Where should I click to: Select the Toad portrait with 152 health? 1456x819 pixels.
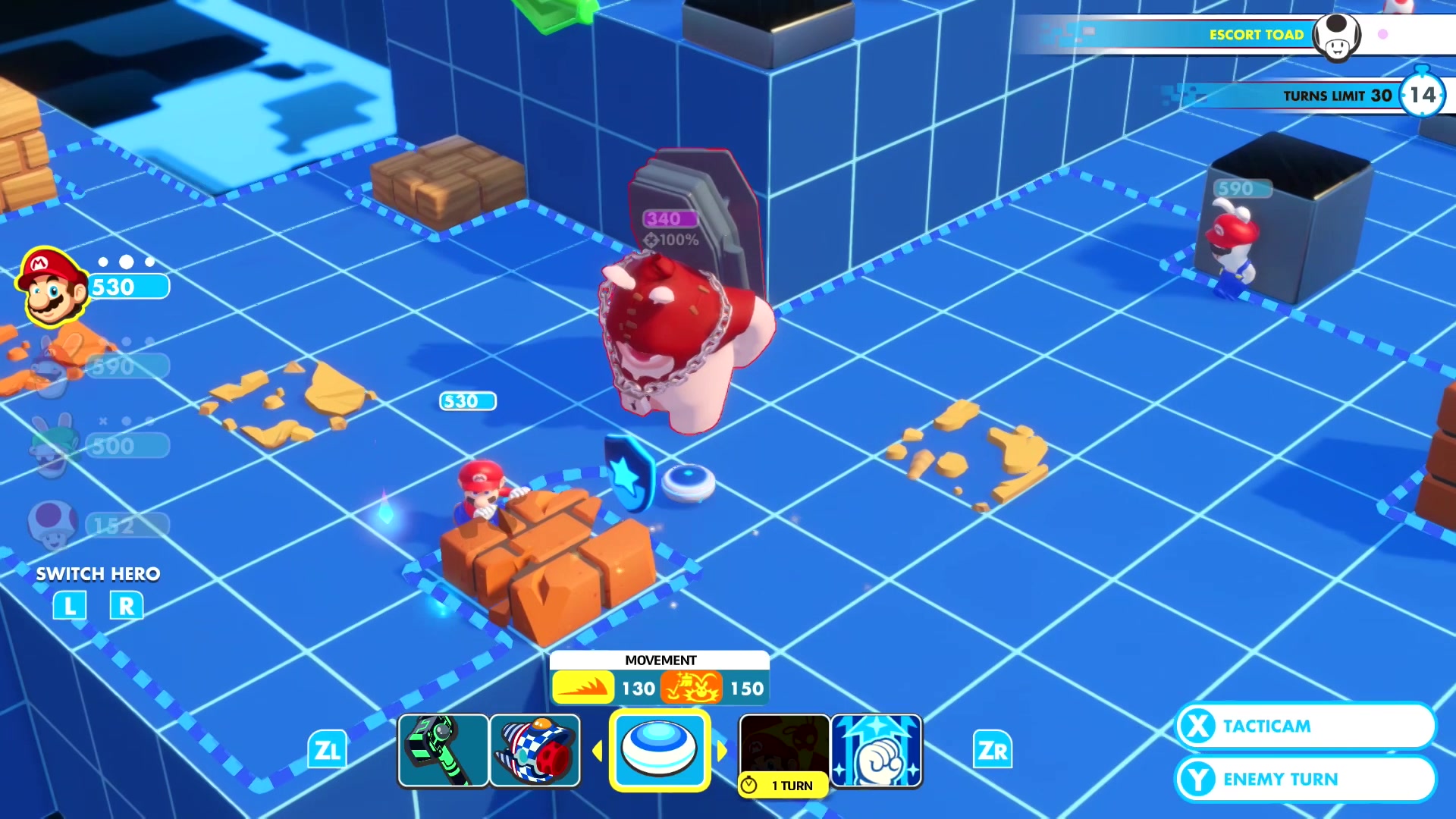point(52,523)
